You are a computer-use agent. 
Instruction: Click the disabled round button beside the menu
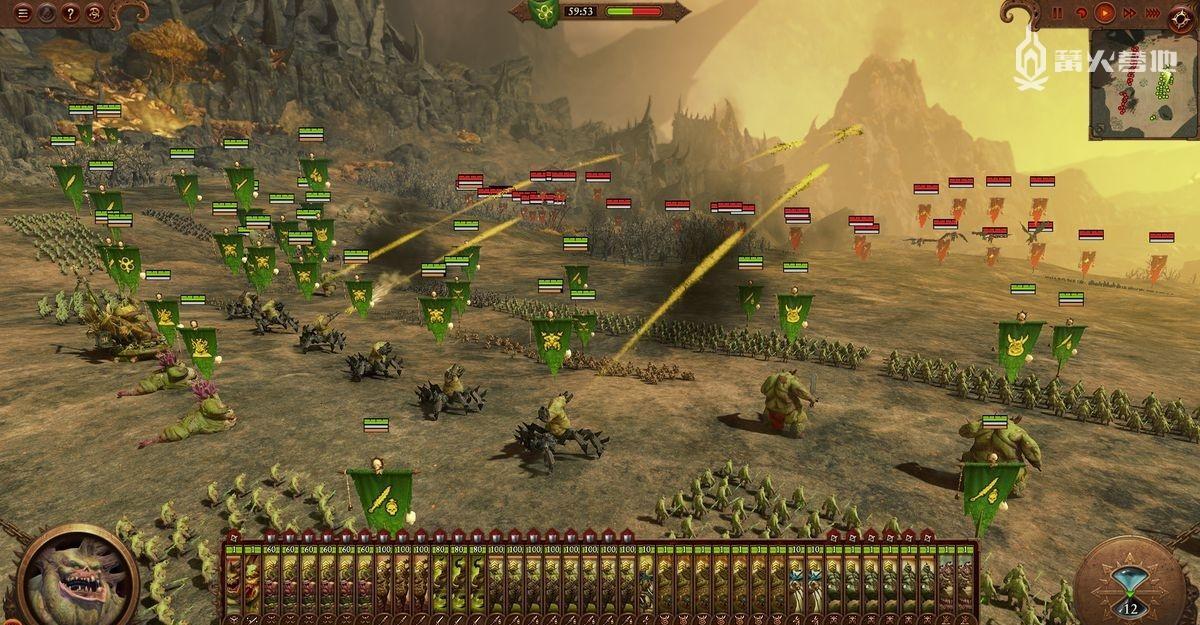[45, 13]
